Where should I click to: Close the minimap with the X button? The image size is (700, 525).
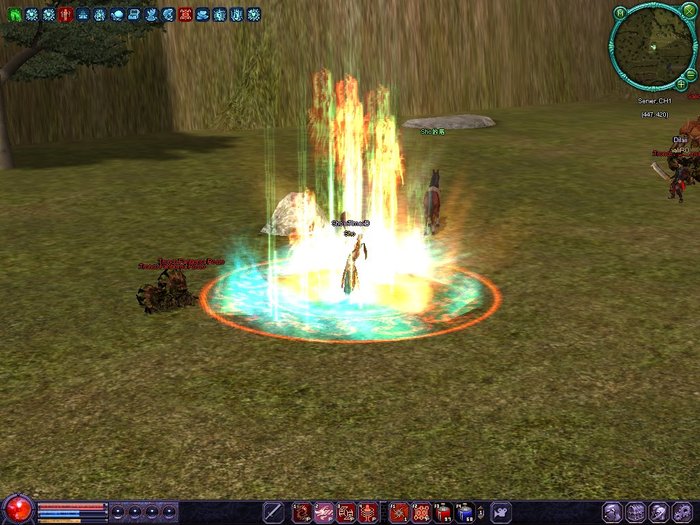point(689,14)
